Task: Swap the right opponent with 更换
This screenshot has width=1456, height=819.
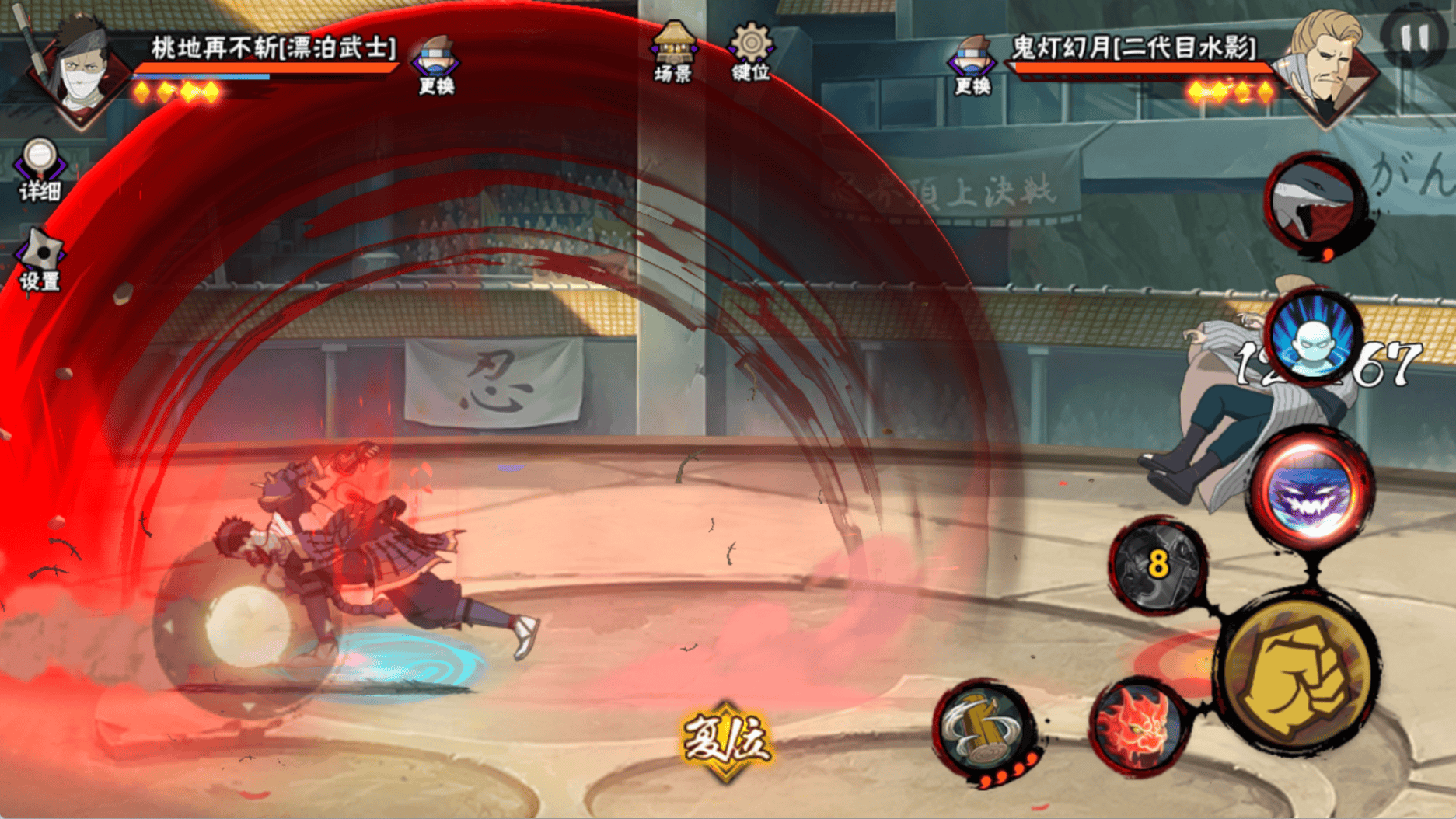Action: coord(972,64)
